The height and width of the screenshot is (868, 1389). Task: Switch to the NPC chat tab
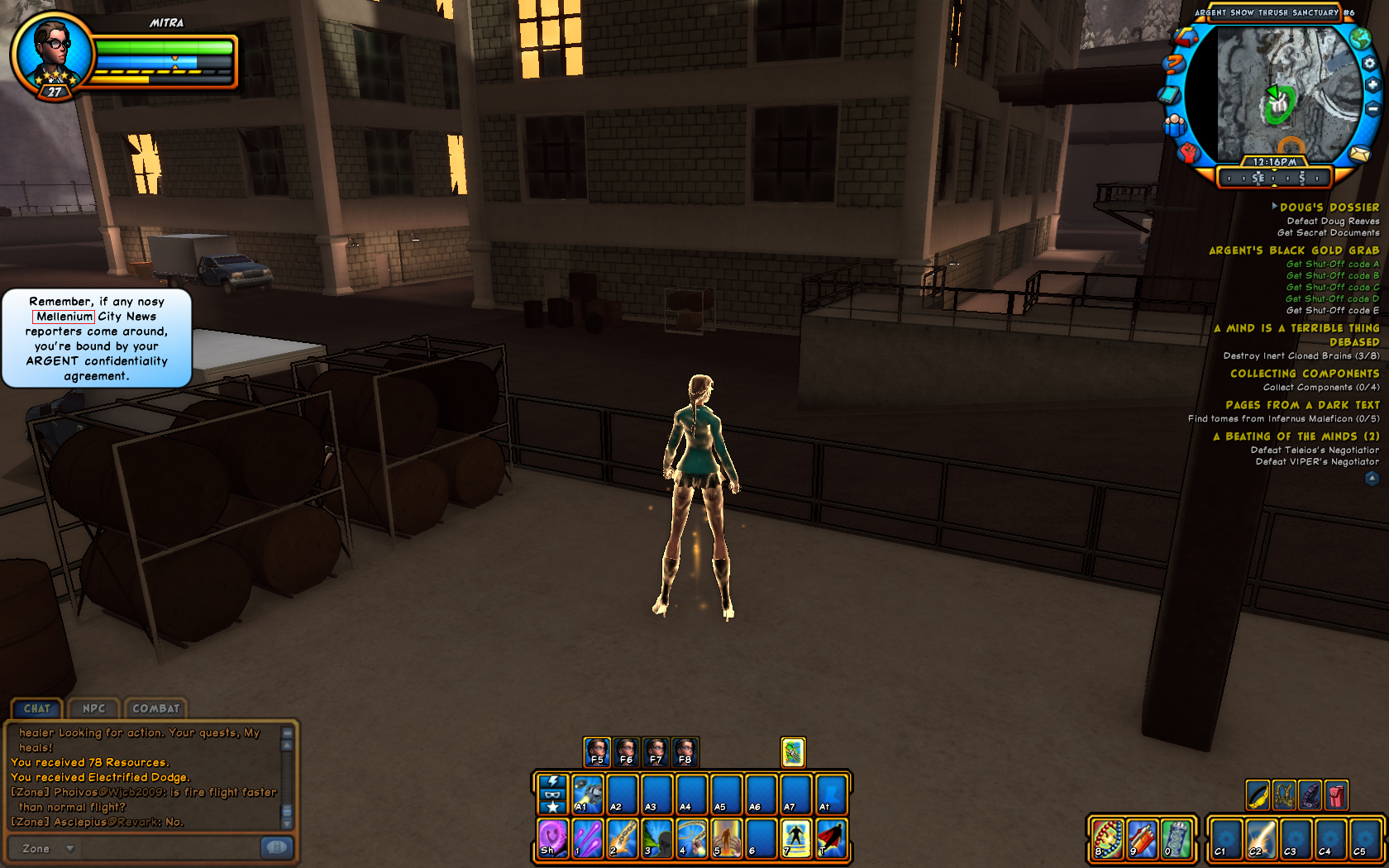93,708
